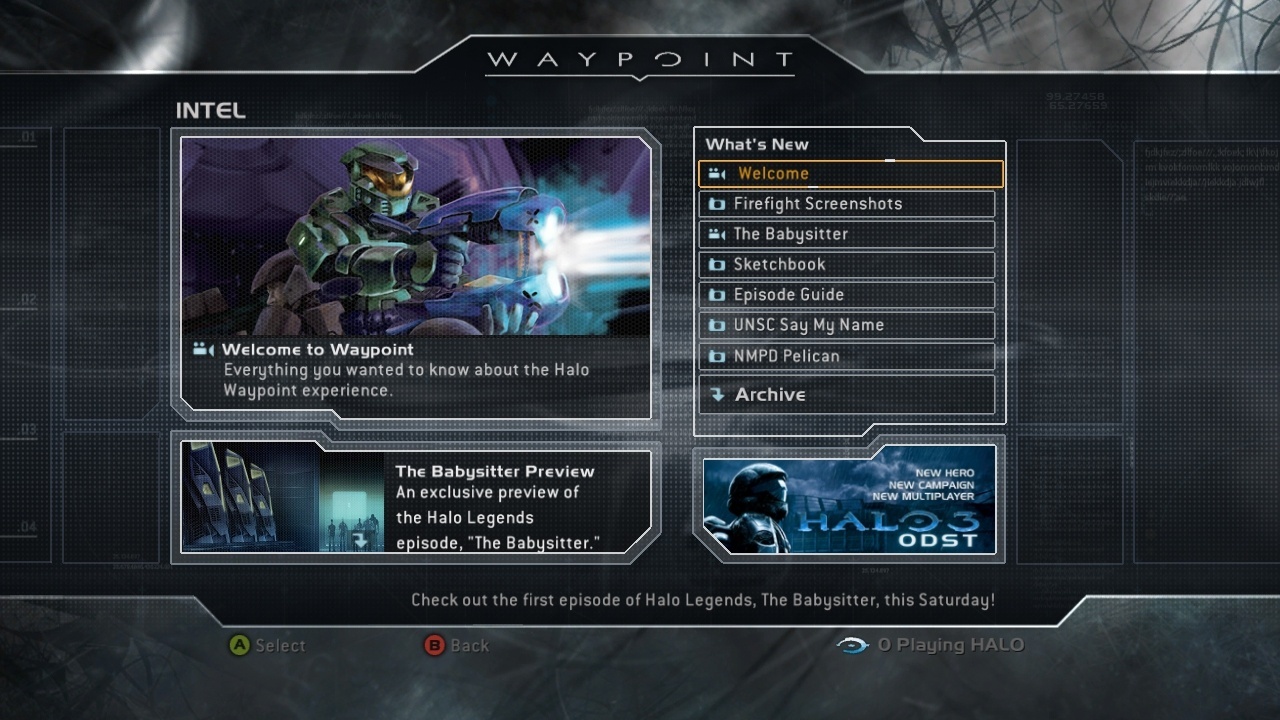Click the image icon beside NMPD Pelican

tap(716, 356)
